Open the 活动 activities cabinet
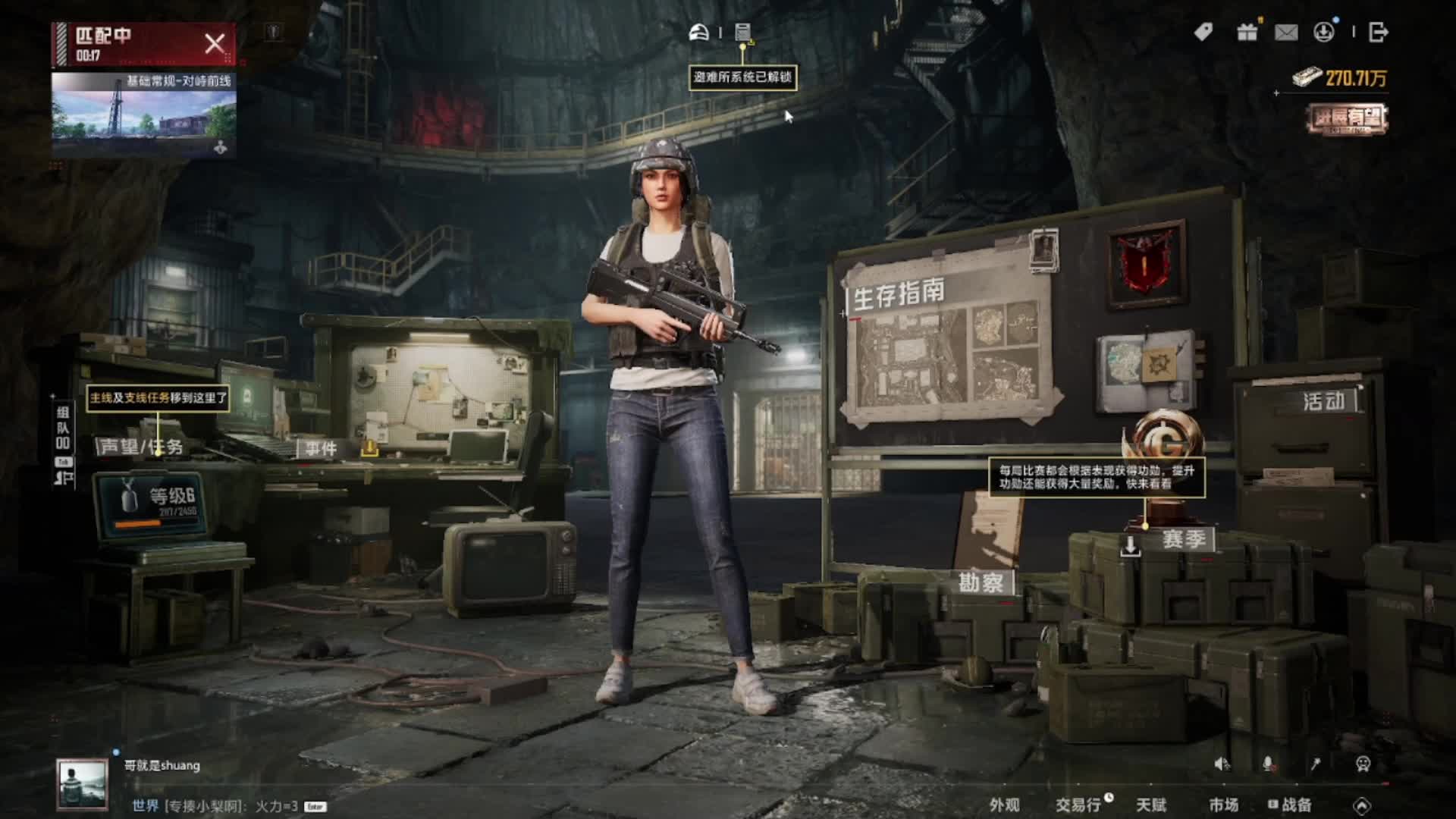This screenshot has width=1456, height=819. (1323, 401)
